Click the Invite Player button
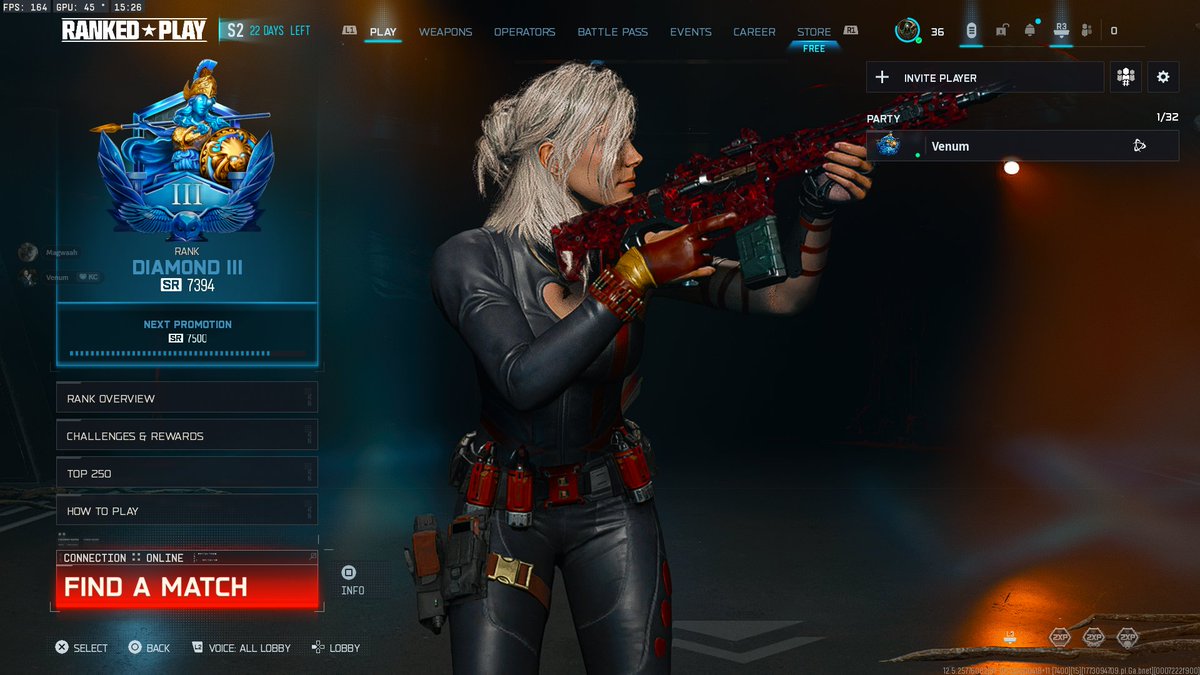 click(985, 78)
